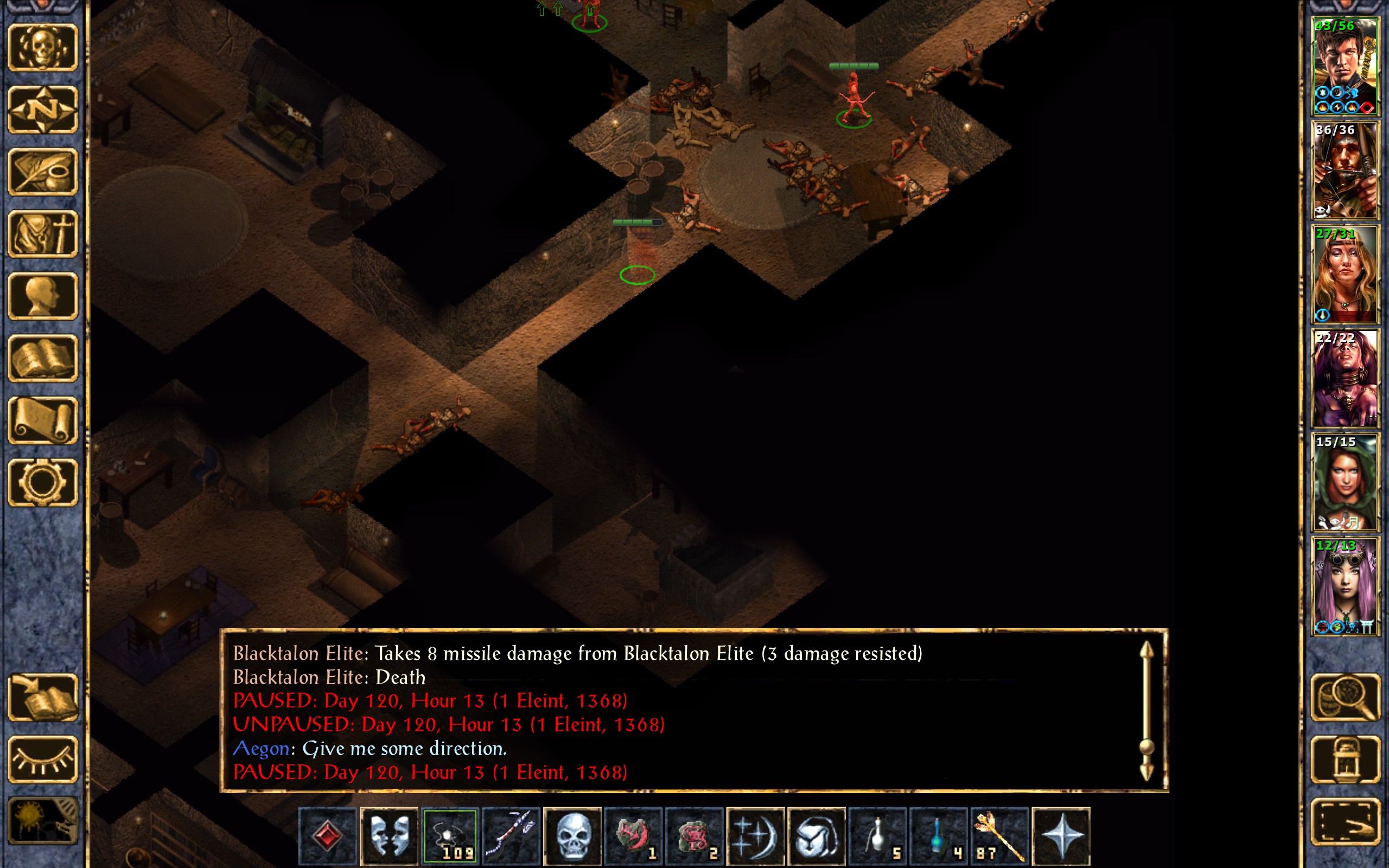Image resolution: width=1389 pixels, height=868 pixels.
Task: Open the inventory armor-and-sword button
Action: (x=43, y=234)
